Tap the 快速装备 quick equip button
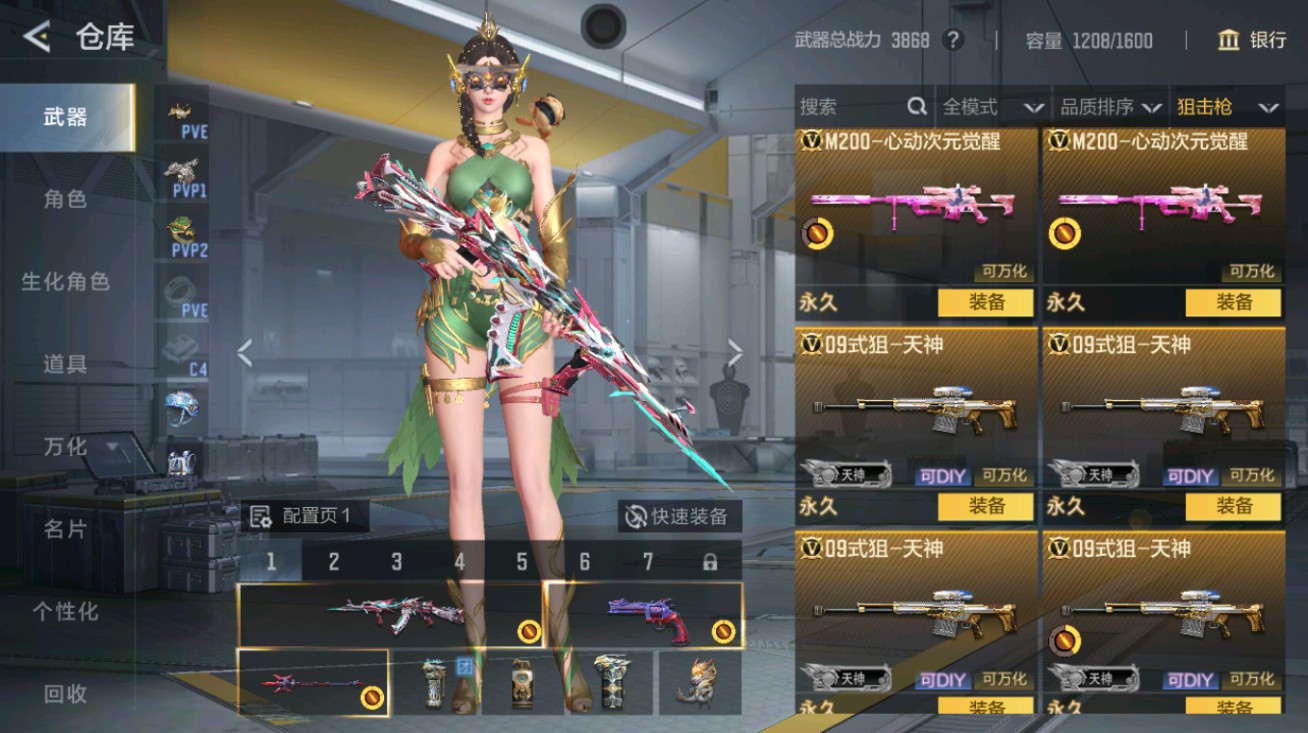The width and height of the screenshot is (1308, 733). 678,516
